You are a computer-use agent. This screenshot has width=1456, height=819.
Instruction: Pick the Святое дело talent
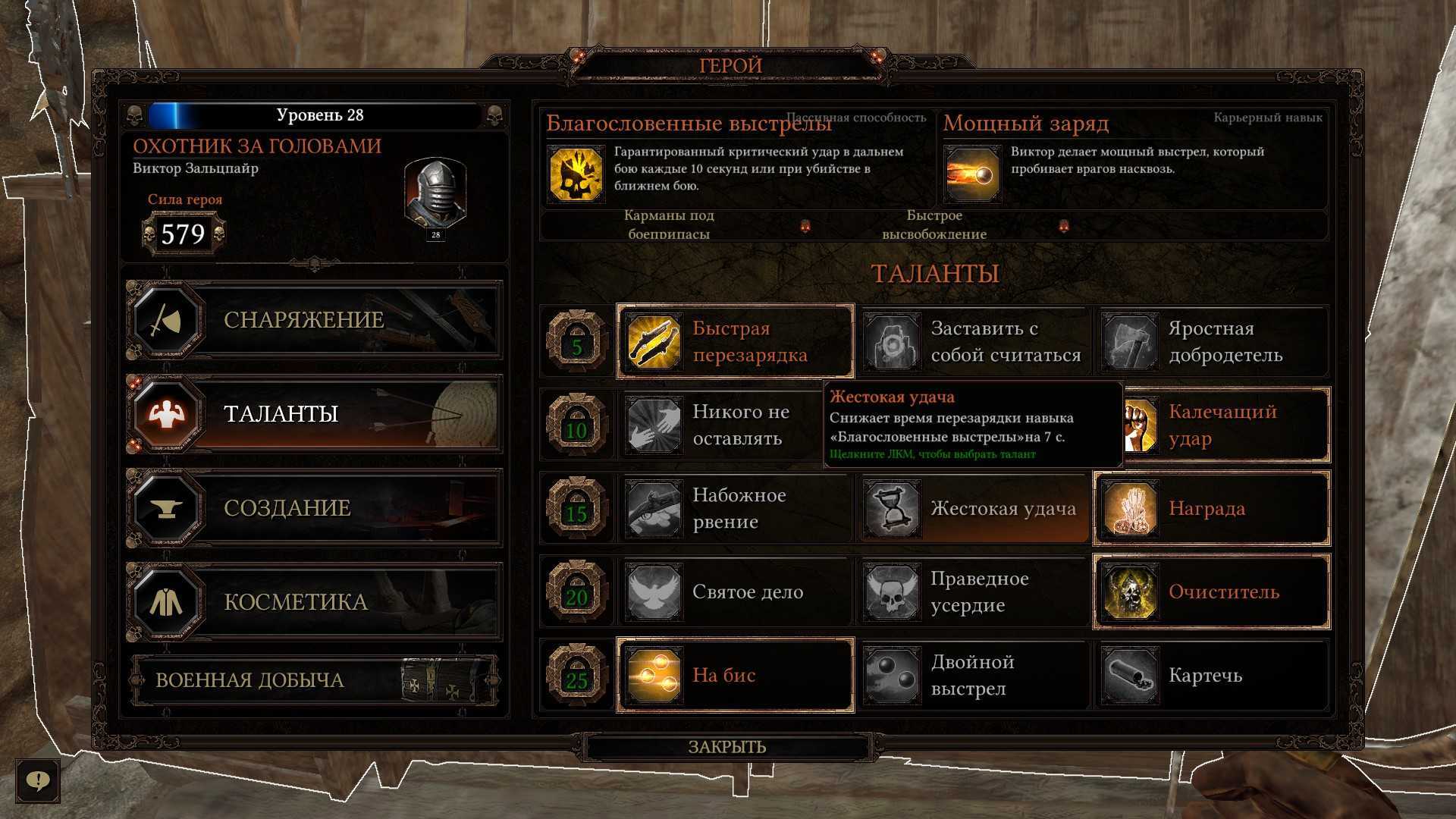click(735, 592)
